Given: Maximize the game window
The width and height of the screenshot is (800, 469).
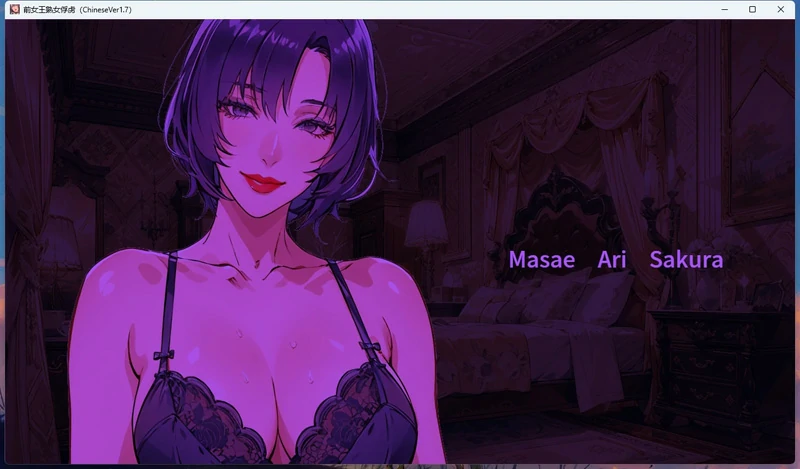Looking at the screenshot, I should click(752, 9).
